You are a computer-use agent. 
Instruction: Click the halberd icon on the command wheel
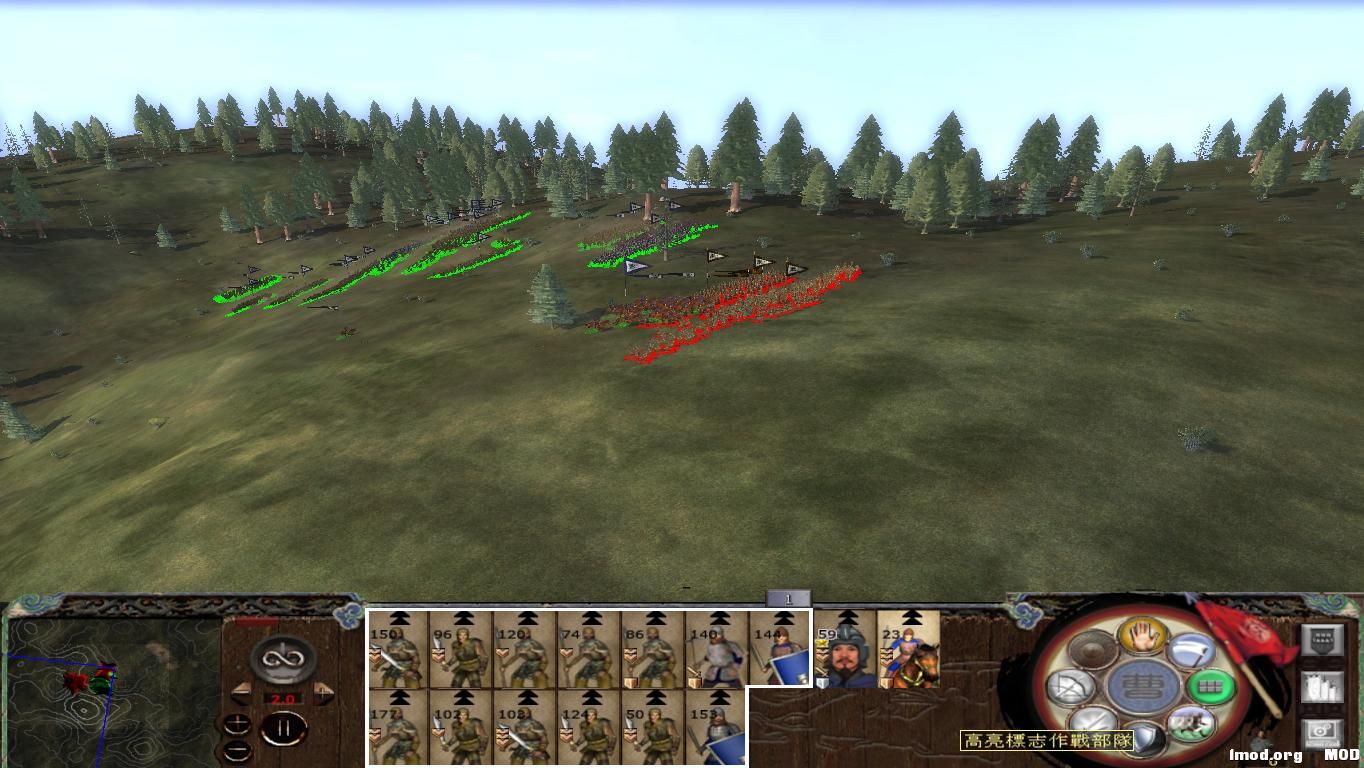[1189, 651]
